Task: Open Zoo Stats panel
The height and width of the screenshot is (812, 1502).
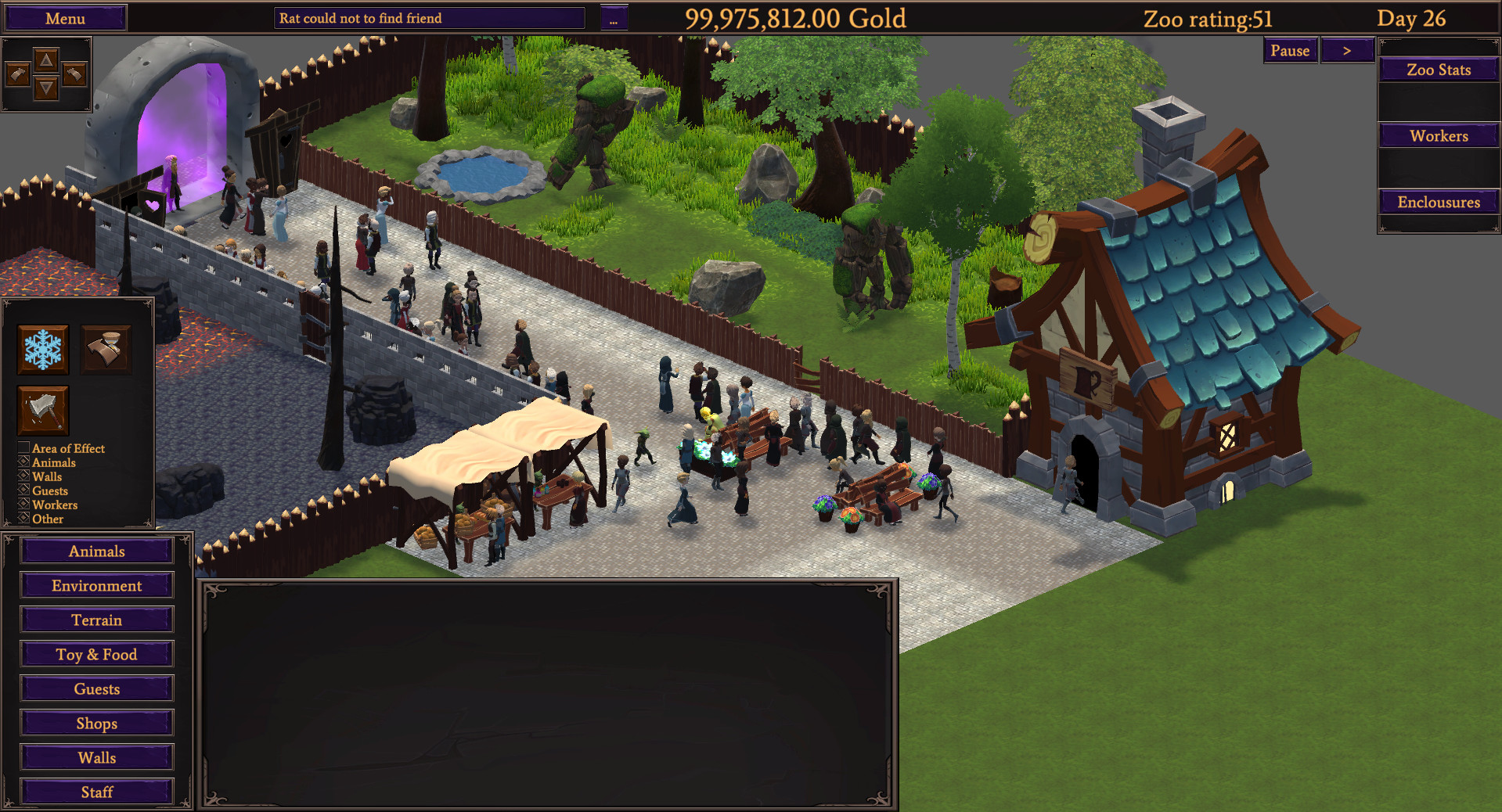Action: [x=1438, y=69]
